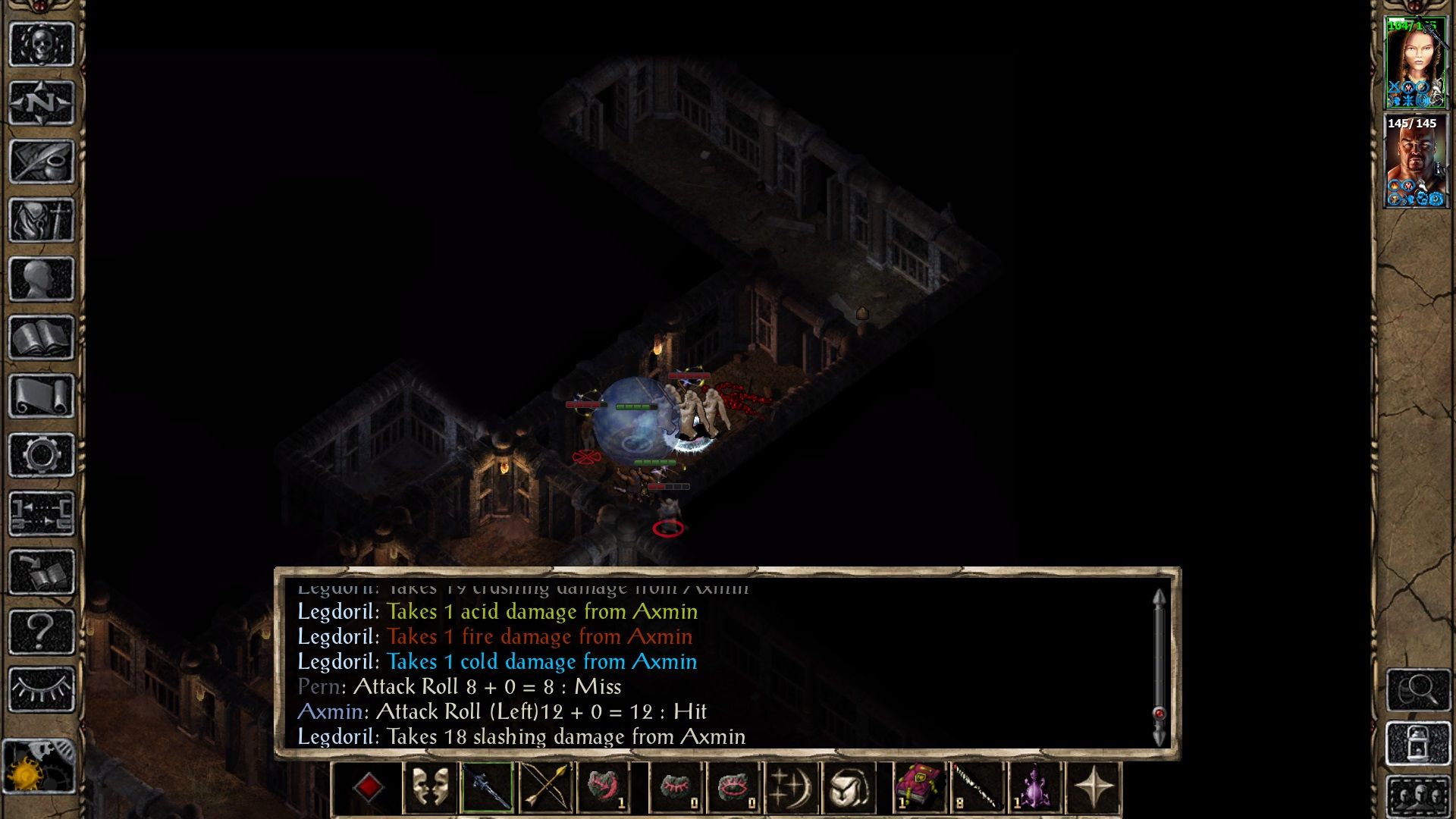Image resolution: width=1456 pixels, height=819 pixels.
Task: Click the magnifying glass button
Action: click(1418, 689)
